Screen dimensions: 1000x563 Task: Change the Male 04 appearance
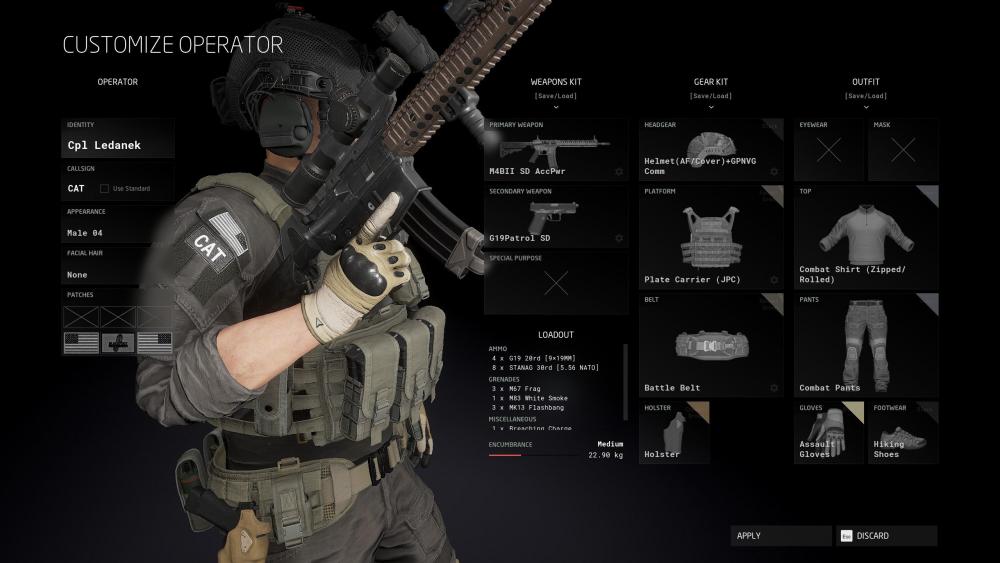[117, 232]
